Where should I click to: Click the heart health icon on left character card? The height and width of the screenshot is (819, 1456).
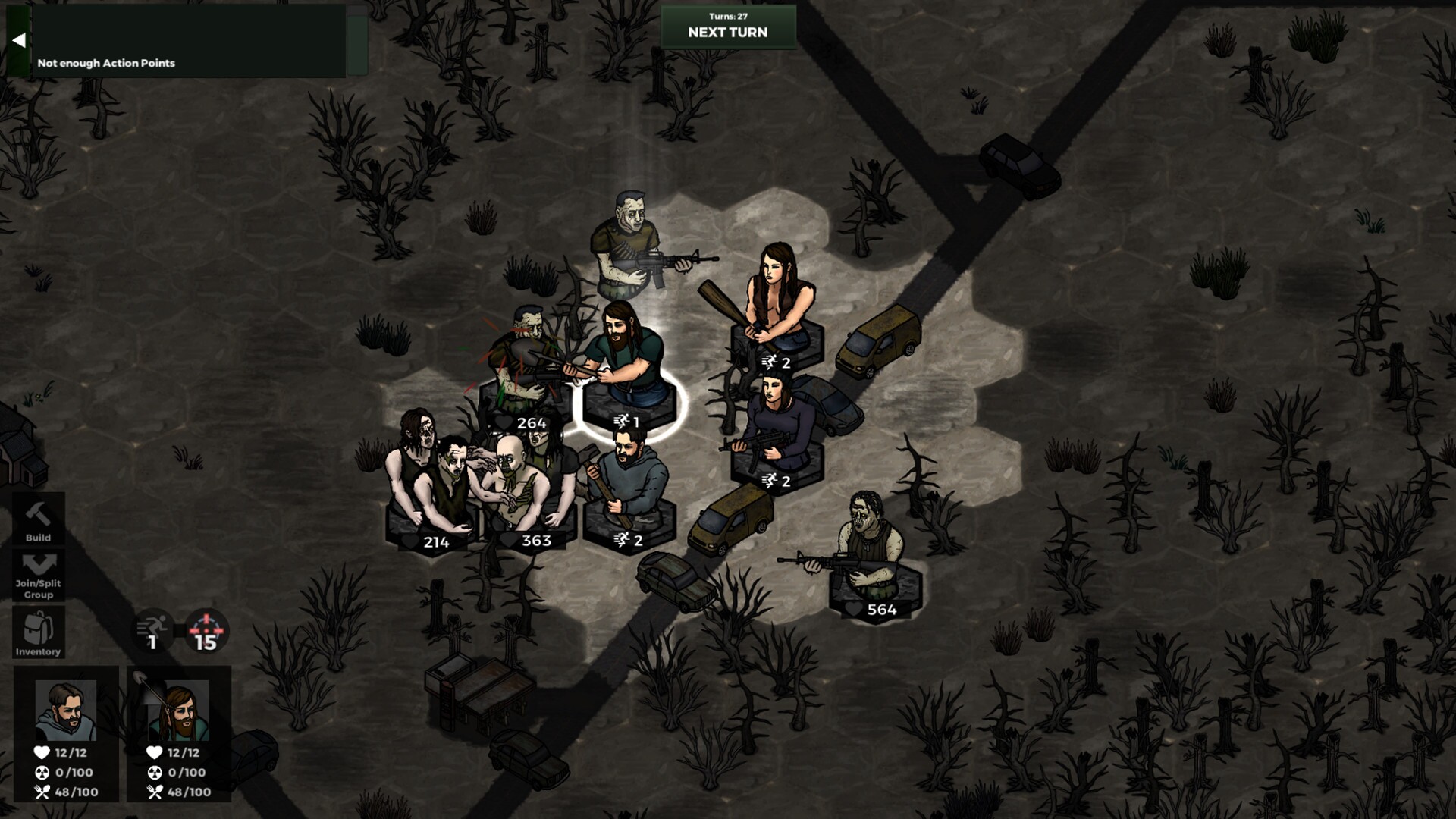point(42,753)
